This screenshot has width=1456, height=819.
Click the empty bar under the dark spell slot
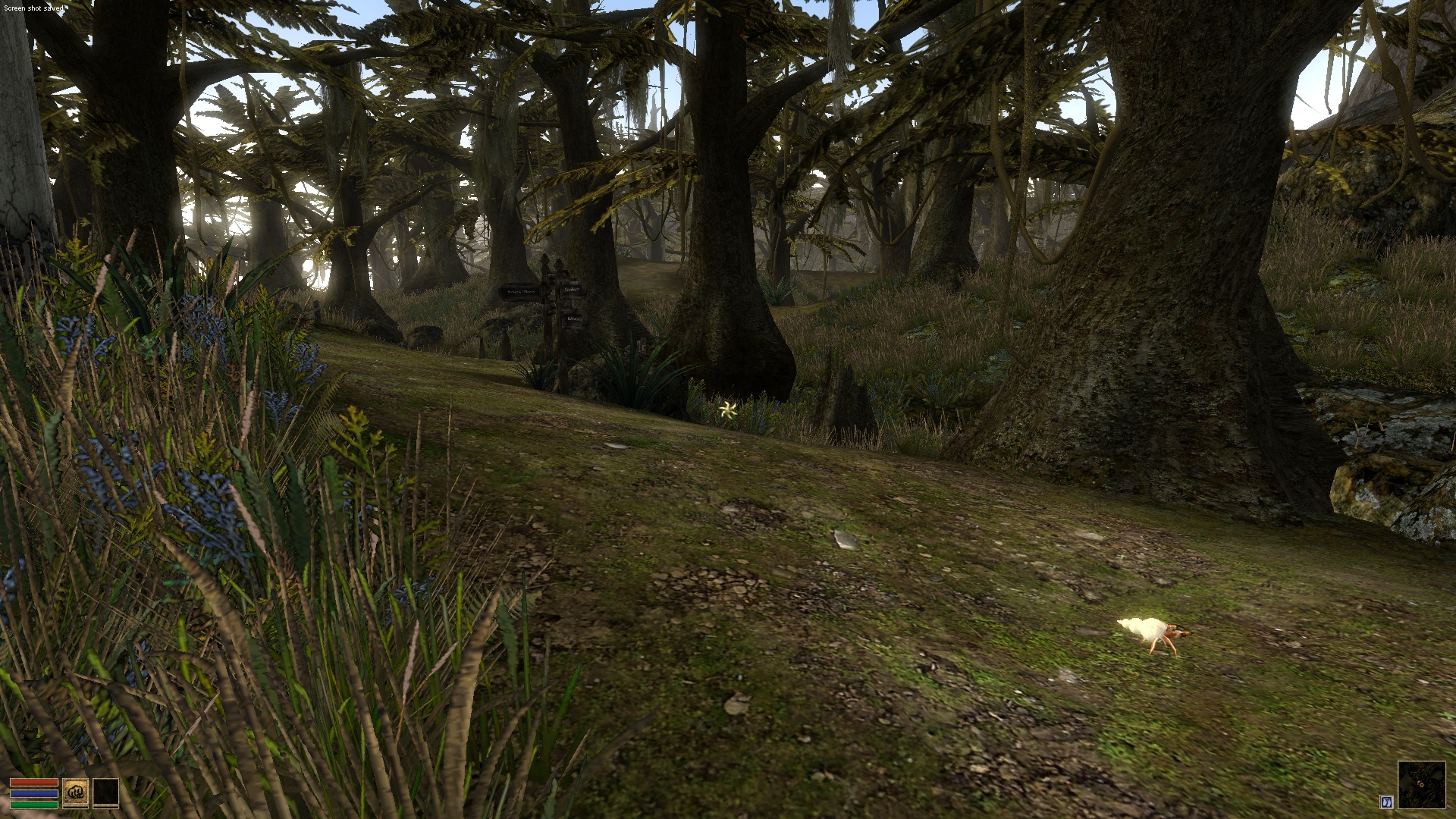click(x=105, y=807)
